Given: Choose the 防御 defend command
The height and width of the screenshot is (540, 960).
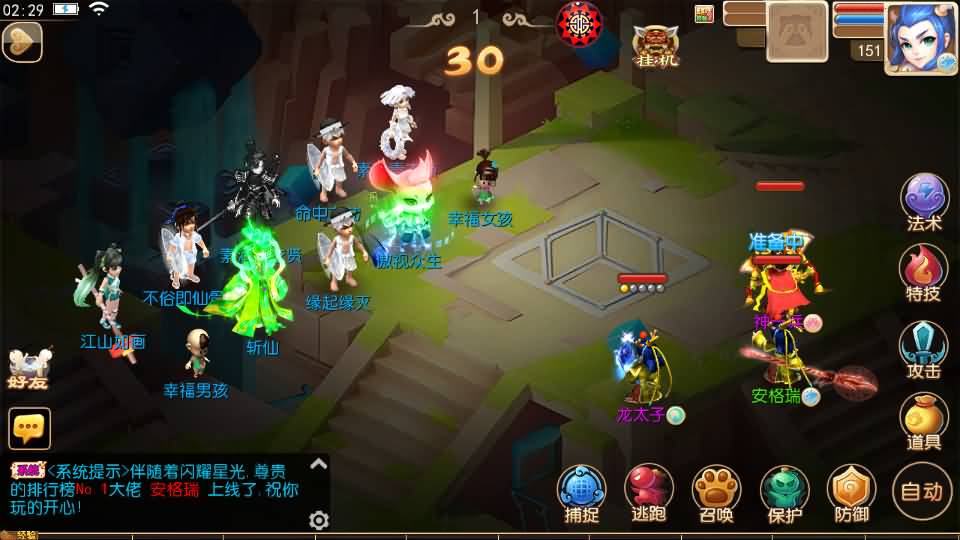Looking at the screenshot, I should (x=851, y=491).
